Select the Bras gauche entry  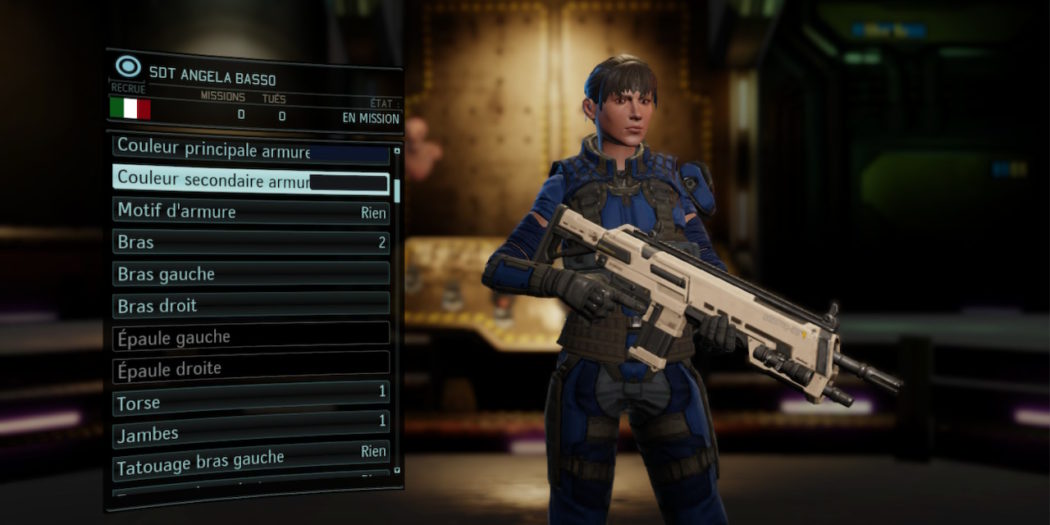pyautogui.click(x=250, y=273)
